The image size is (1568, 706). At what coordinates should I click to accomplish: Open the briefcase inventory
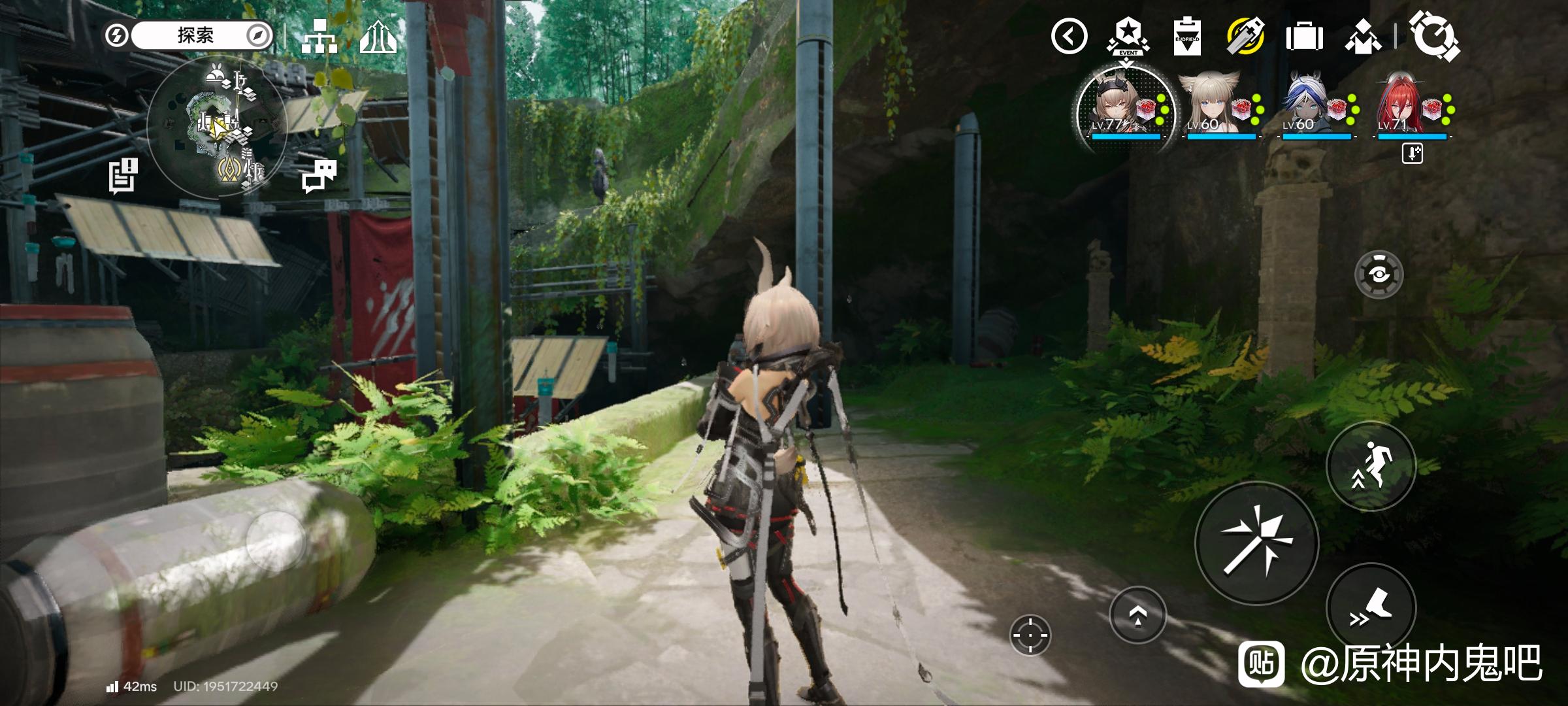point(1304,37)
